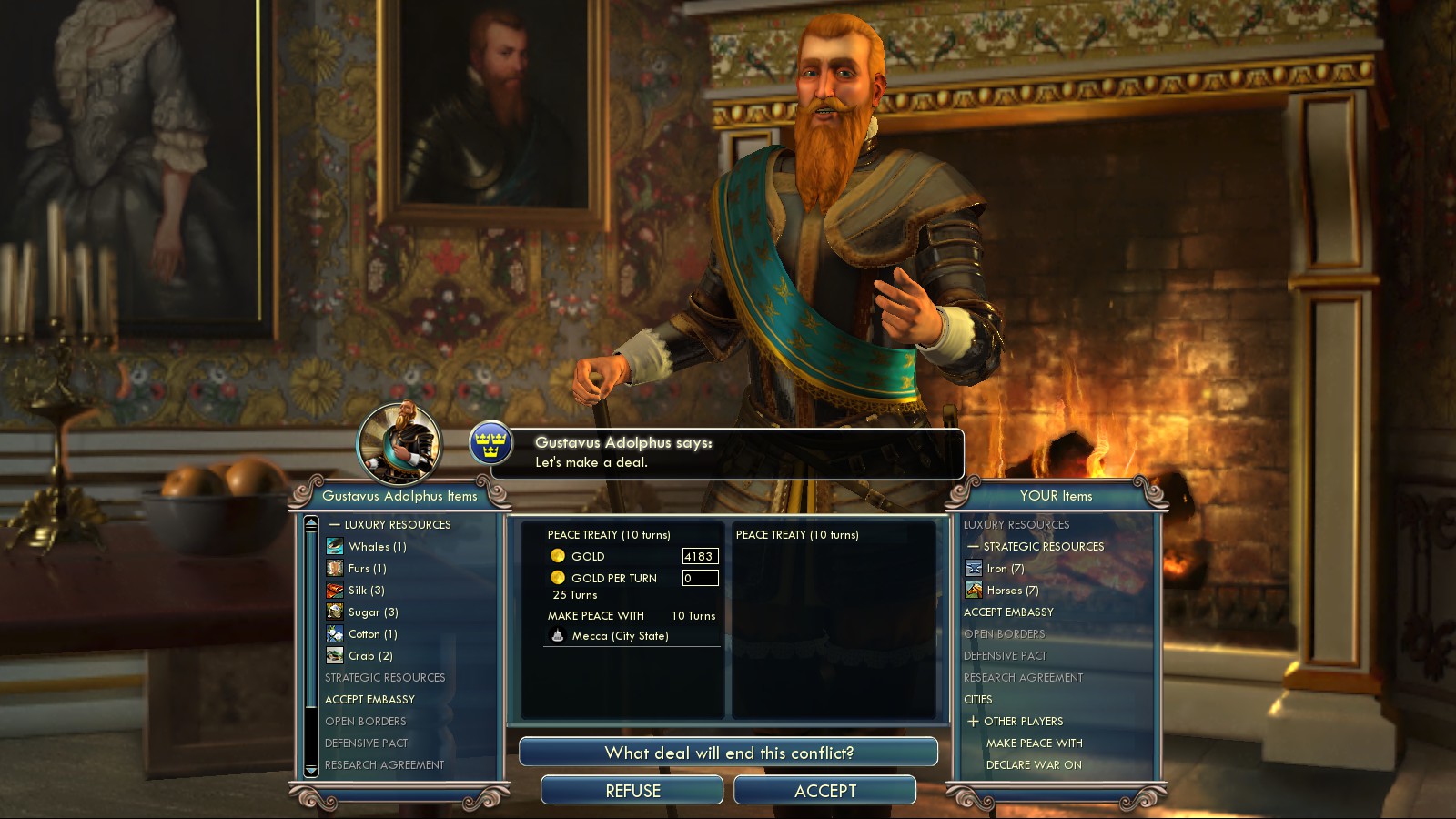The height and width of the screenshot is (819, 1456).
Task: Choose Silk luxury resource
Action: point(366,591)
